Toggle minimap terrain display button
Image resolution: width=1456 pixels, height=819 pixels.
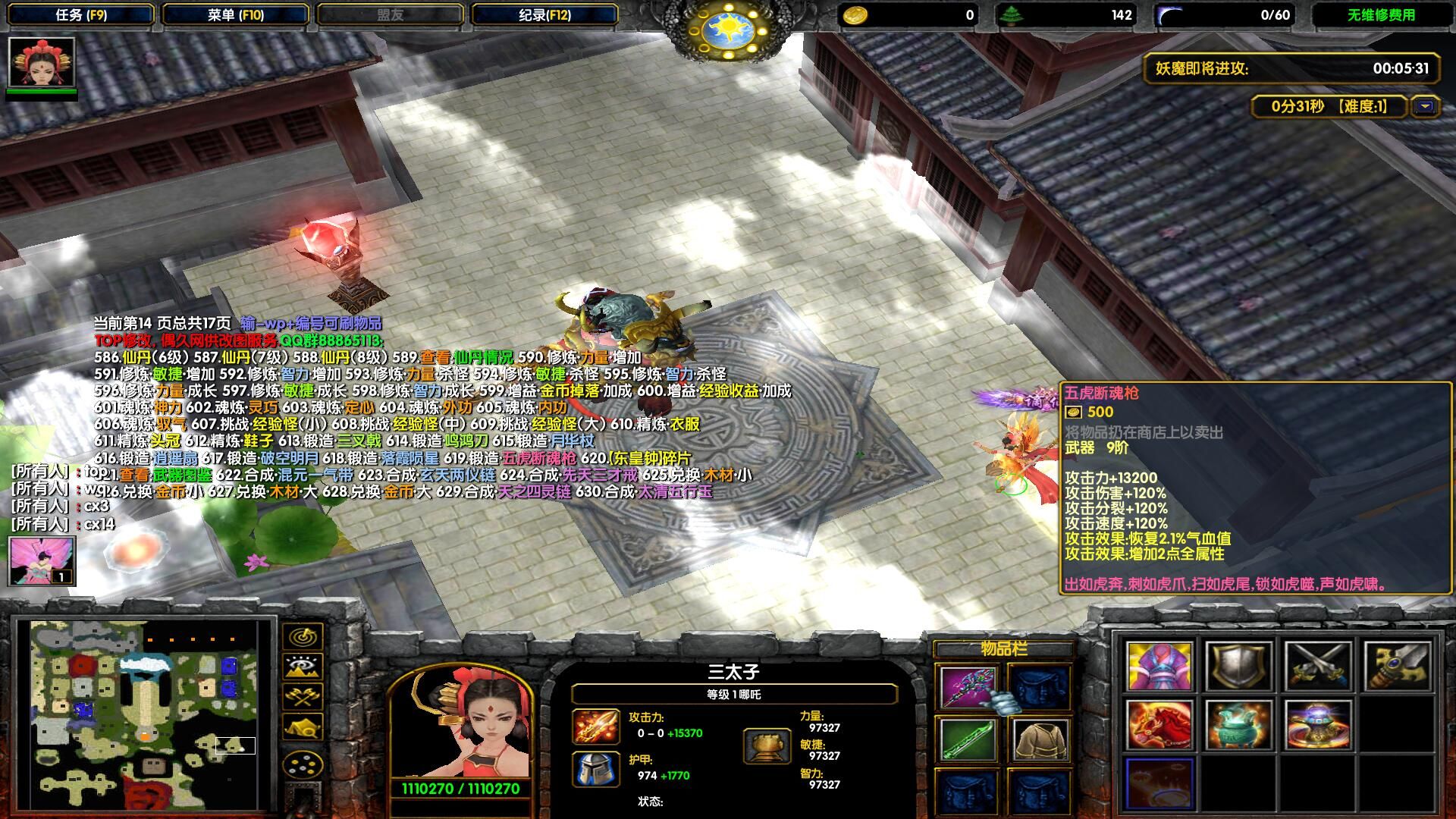(x=303, y=667)
